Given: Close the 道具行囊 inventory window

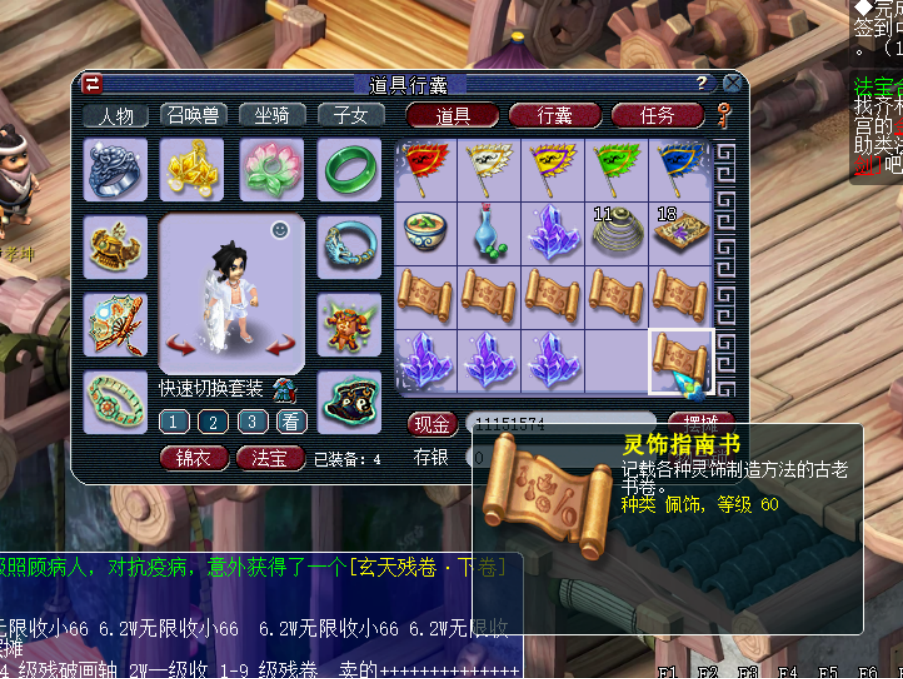Looking at the screenshot, I should point(733,83).
